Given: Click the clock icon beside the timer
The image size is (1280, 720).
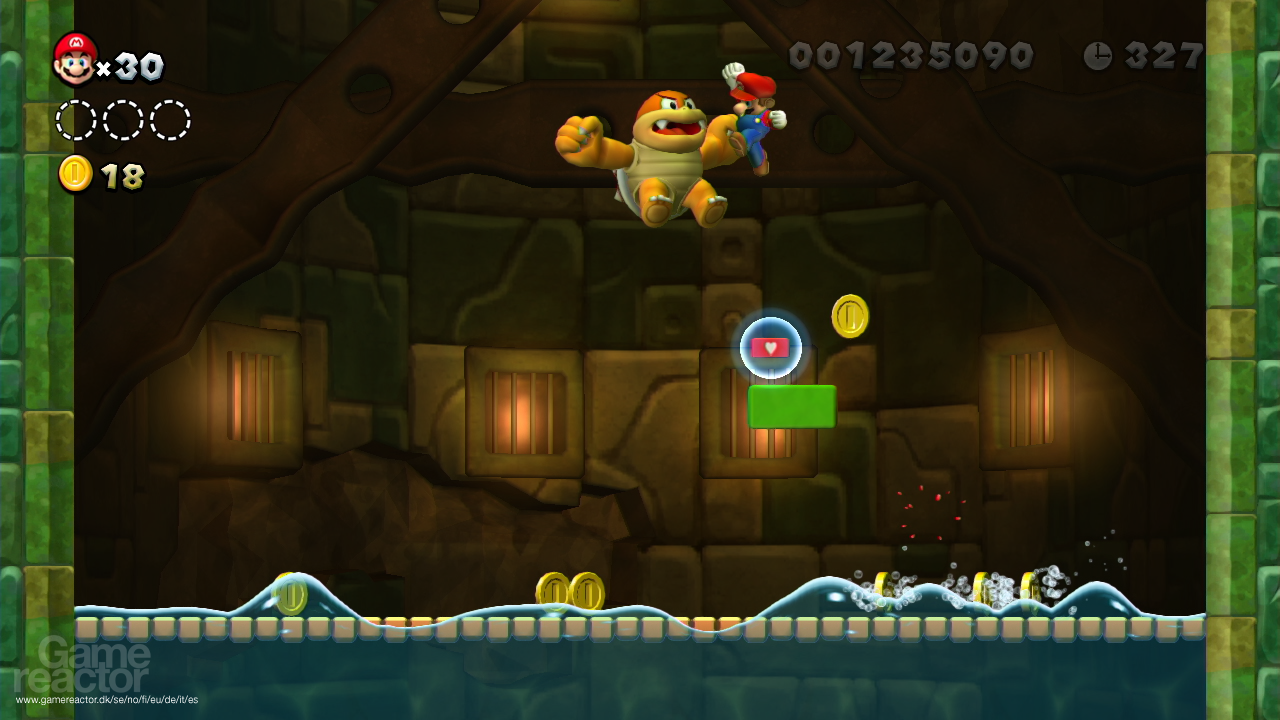Looking at the screenshot, I should [x=1097, y=57].
